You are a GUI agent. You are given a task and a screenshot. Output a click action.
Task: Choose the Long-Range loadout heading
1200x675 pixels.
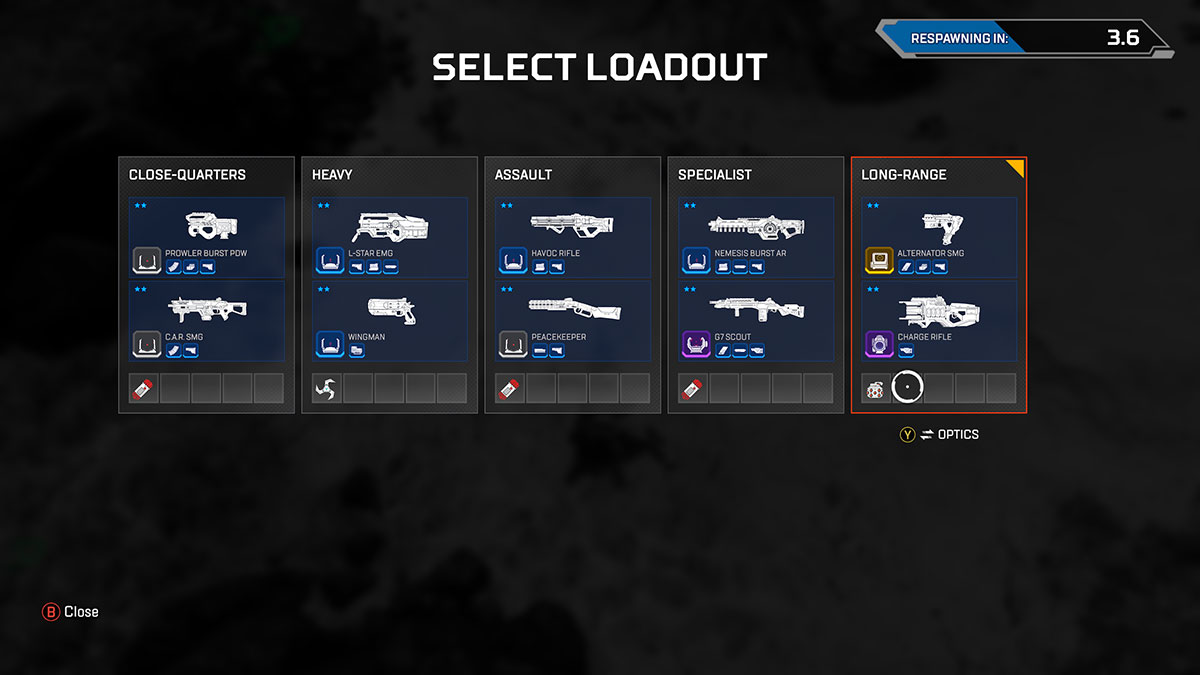904,175
